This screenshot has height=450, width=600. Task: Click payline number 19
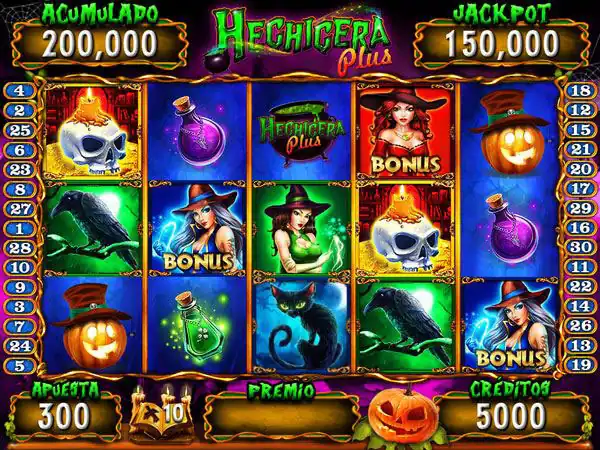(x=580, y=364)
